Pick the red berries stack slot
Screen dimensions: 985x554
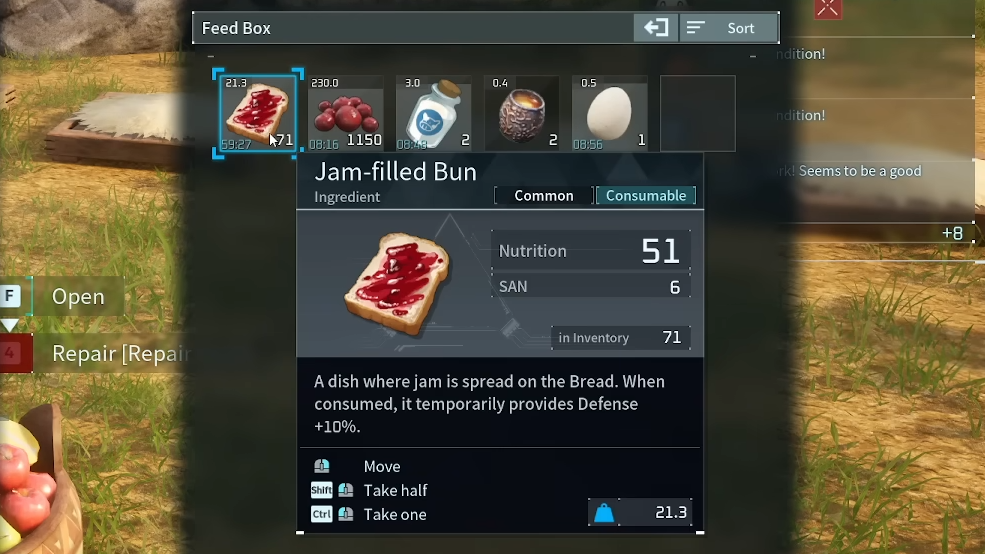(x=346, y=113)
